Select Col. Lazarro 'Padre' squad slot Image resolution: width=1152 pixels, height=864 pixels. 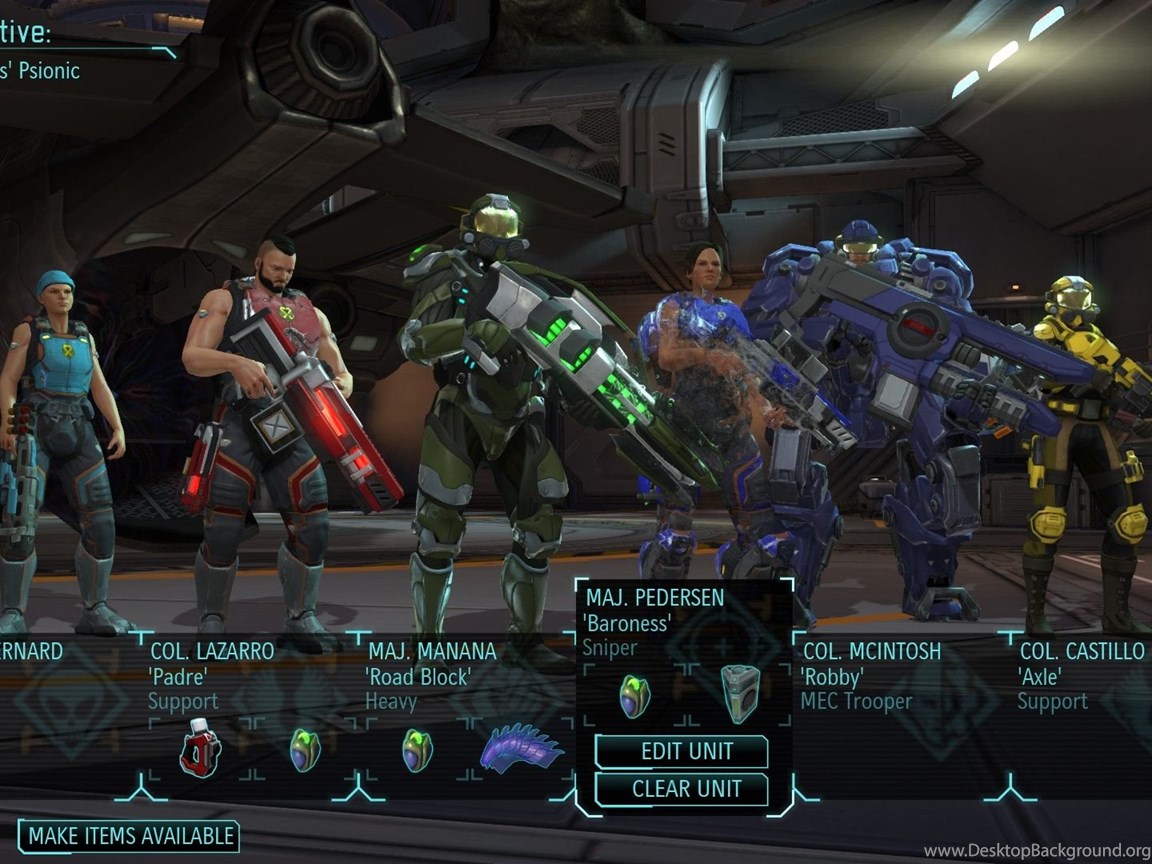[211, 676]
